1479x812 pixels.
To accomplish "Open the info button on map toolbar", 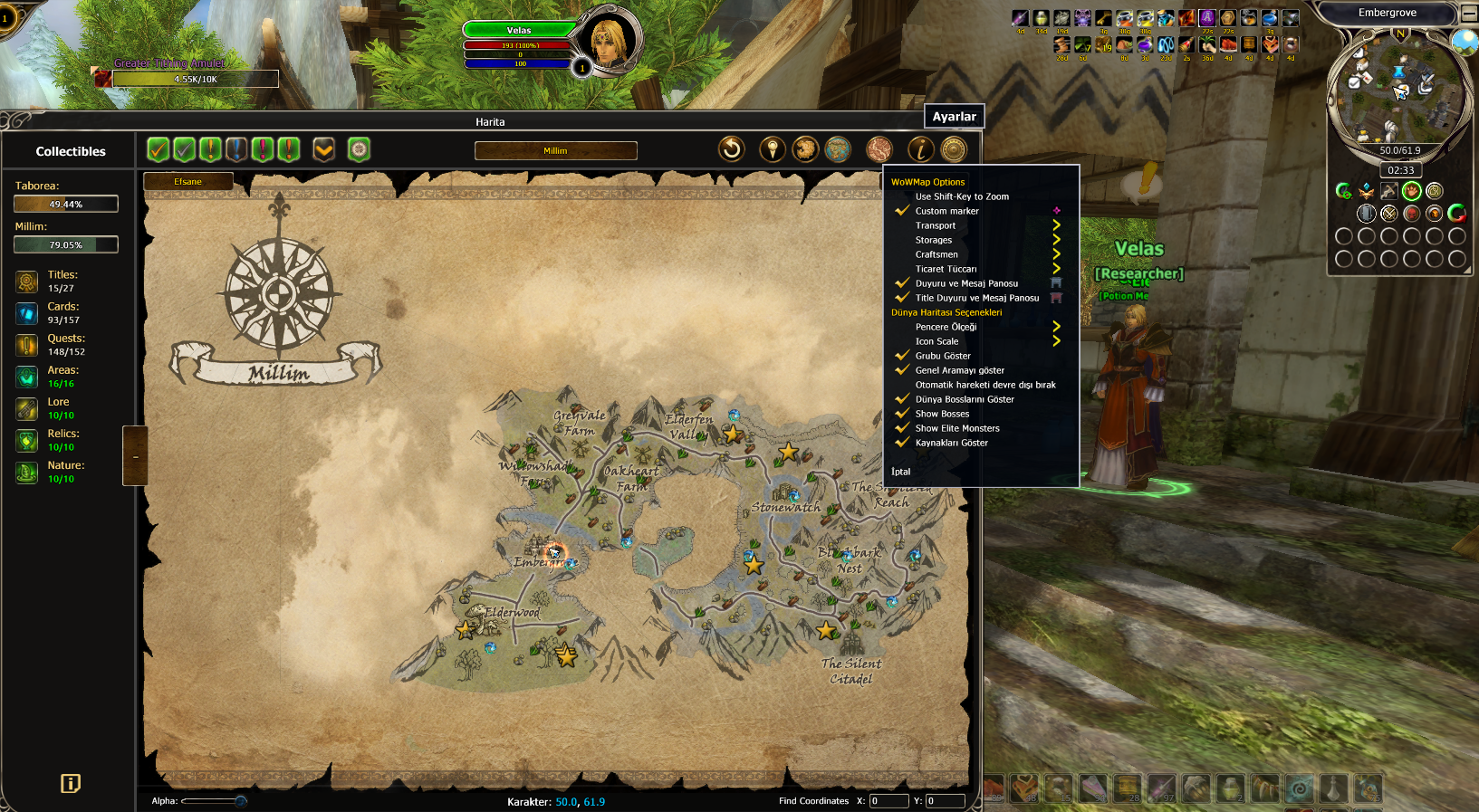I will click(921, 149).
